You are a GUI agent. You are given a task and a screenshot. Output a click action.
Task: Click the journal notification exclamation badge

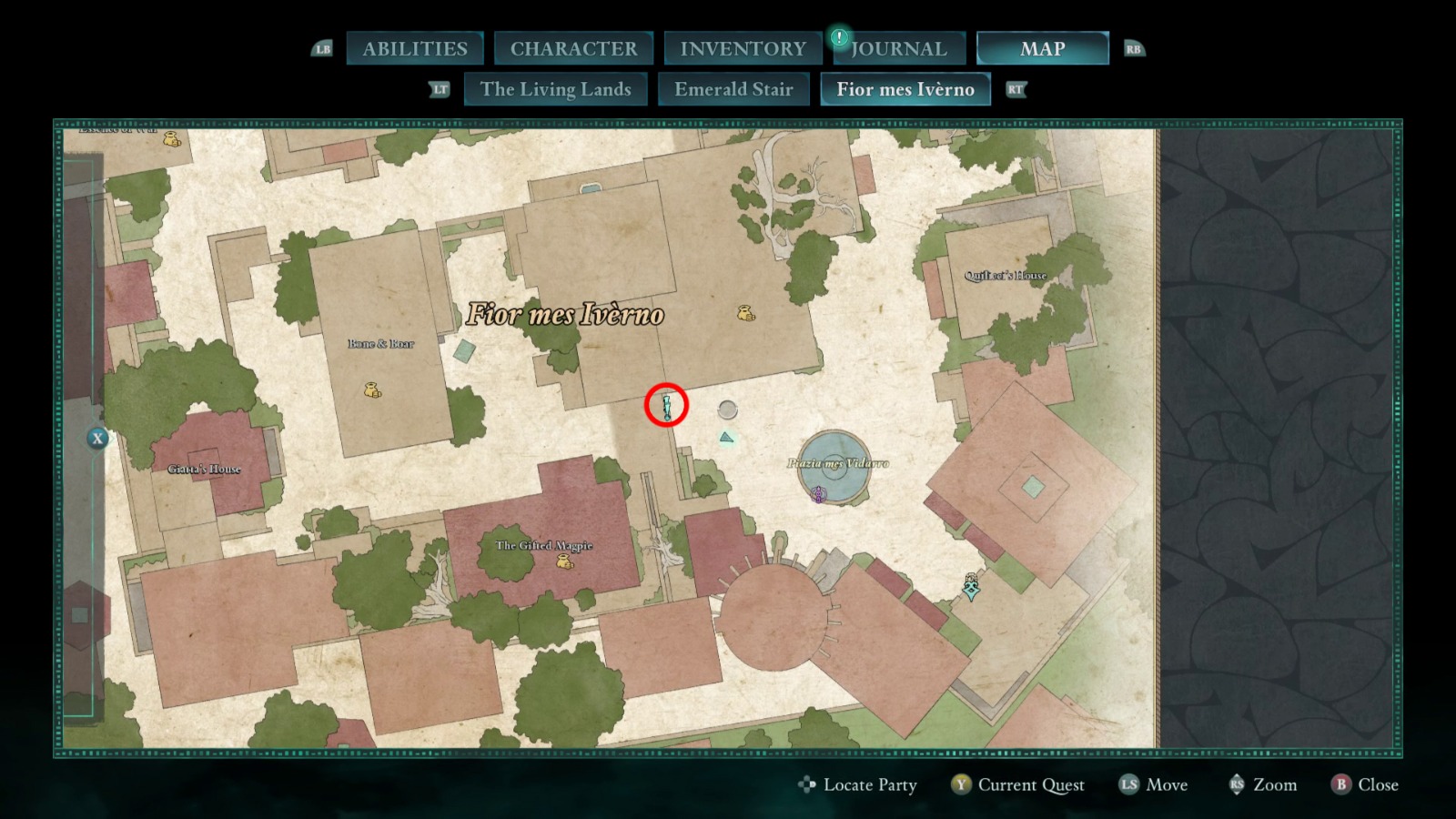pos(838,39)
